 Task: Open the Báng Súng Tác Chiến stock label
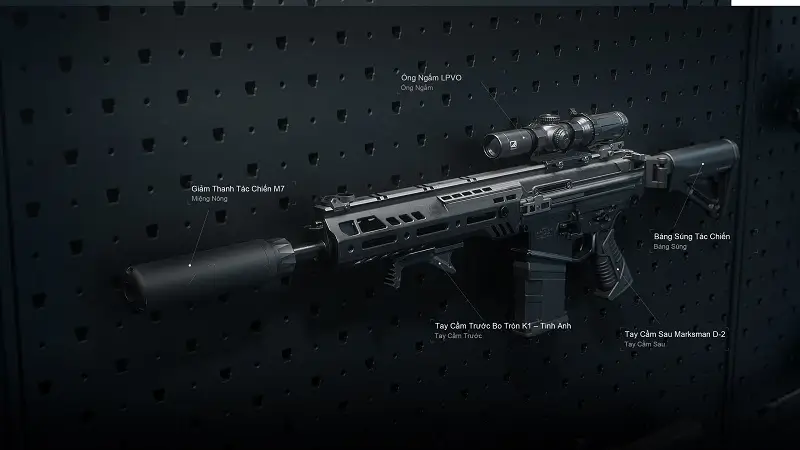[x=691, y=236]
